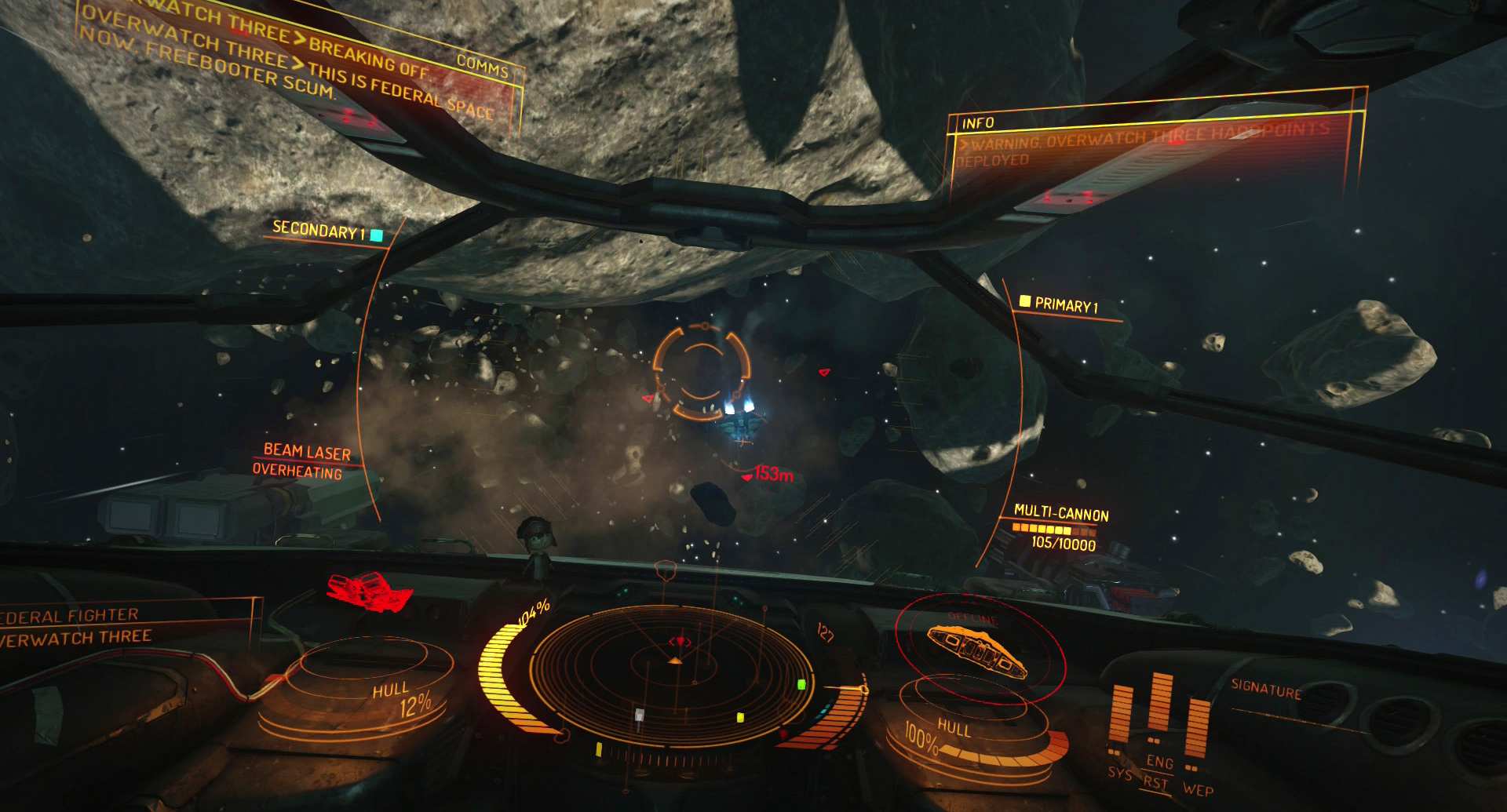Open the INFO tab header

click(978, 122)
